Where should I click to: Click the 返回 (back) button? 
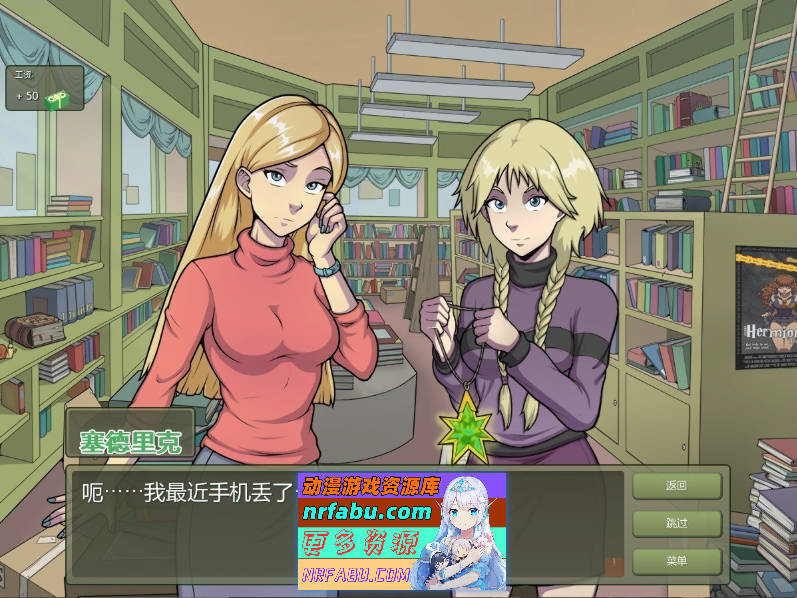point(676,486)
